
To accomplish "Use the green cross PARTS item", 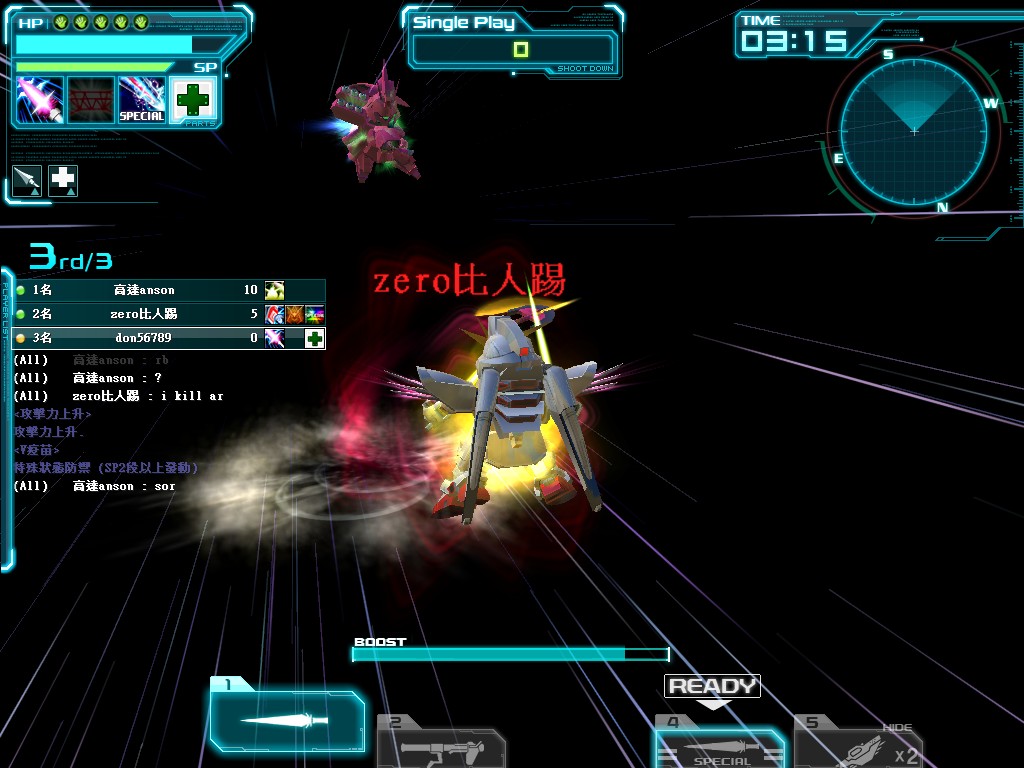I will click(x=193, y=100).
